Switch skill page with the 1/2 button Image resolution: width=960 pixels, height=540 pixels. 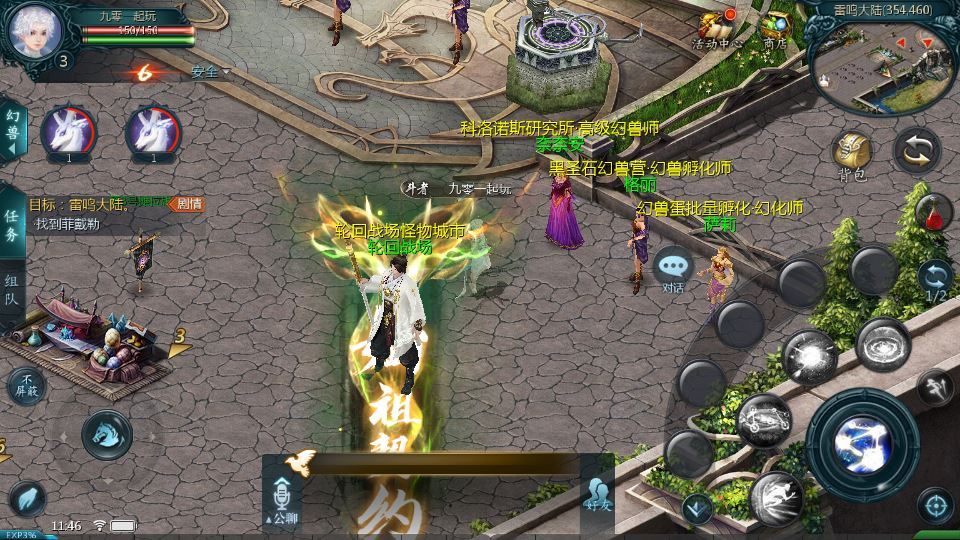click(x=935, y=280)
